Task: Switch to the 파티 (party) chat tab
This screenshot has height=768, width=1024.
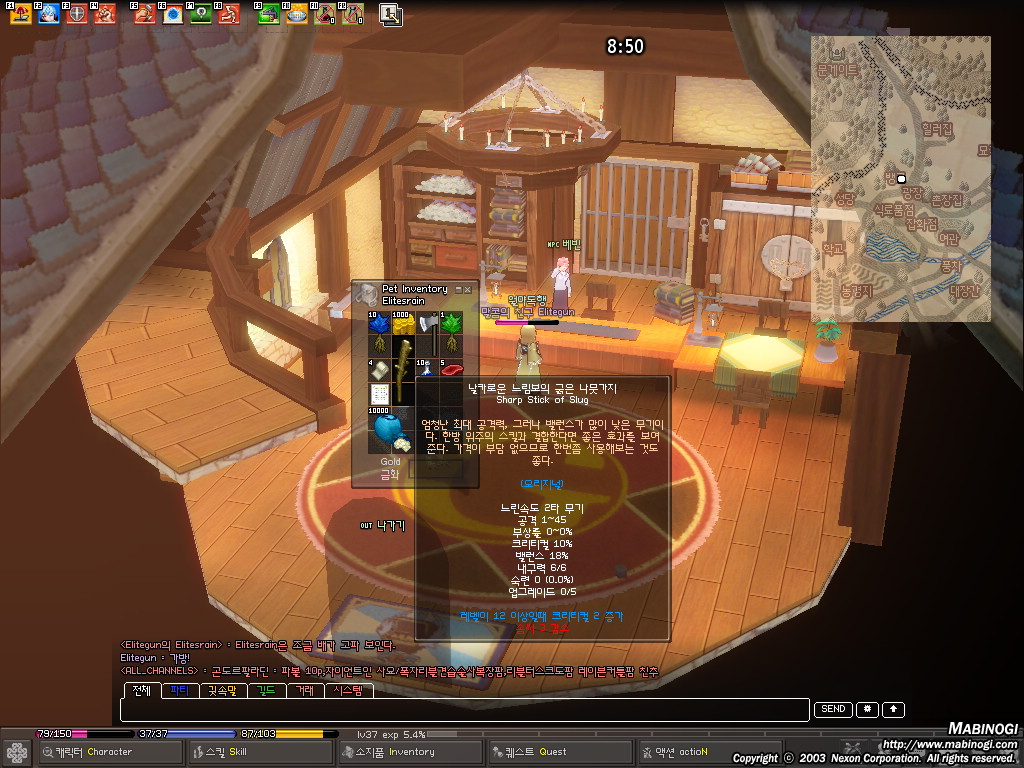Action: [x=180, y=690]
